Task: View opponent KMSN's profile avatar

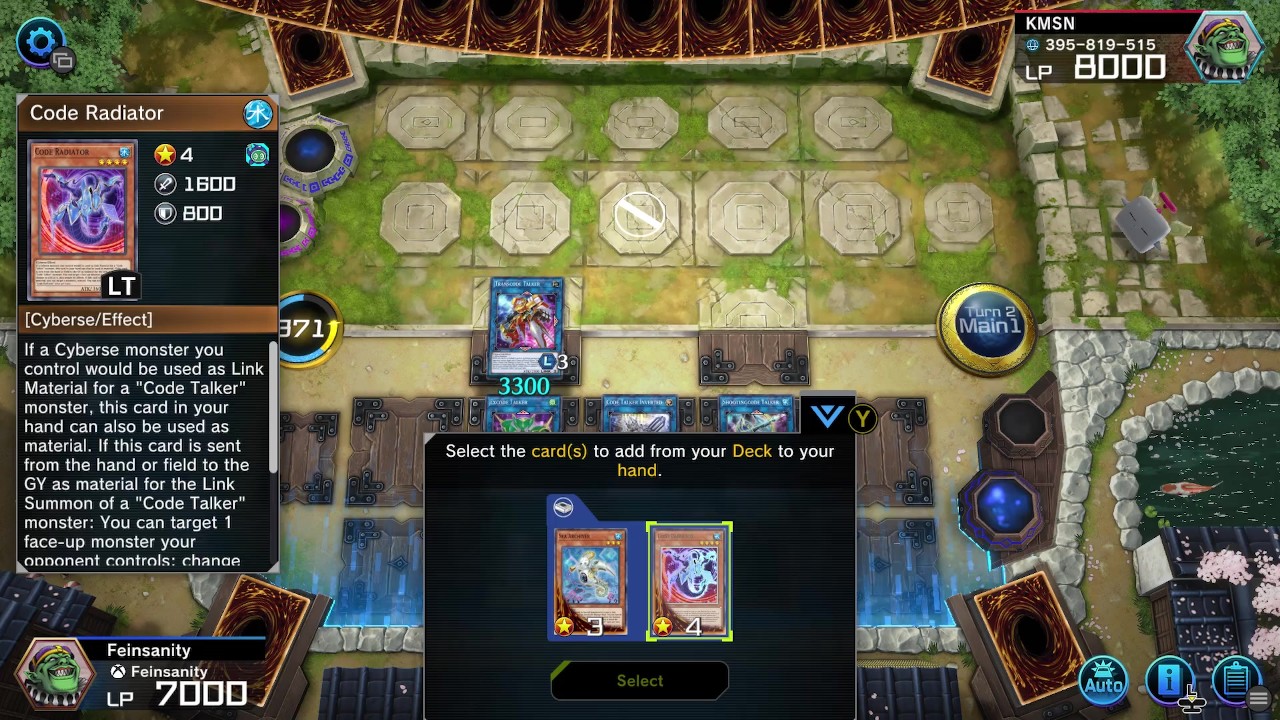Action: coord(1223,47)
